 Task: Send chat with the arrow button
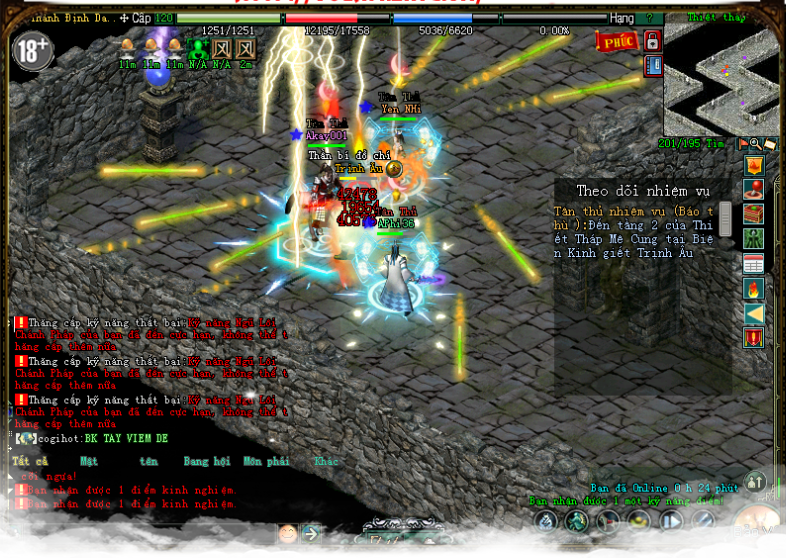coord(311,533)
